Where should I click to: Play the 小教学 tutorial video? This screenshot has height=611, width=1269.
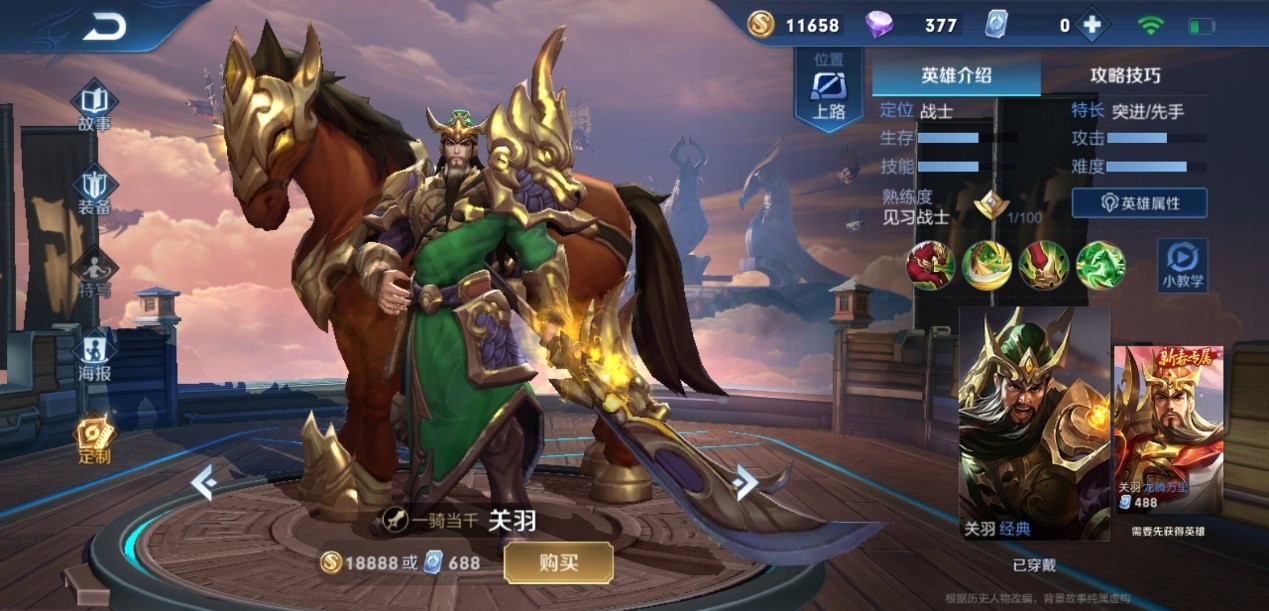tap(1182, 265)
